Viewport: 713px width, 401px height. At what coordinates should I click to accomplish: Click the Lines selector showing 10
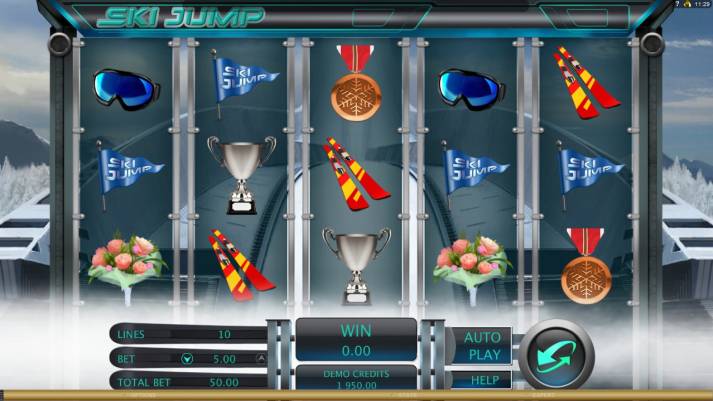tap(223, 334)
